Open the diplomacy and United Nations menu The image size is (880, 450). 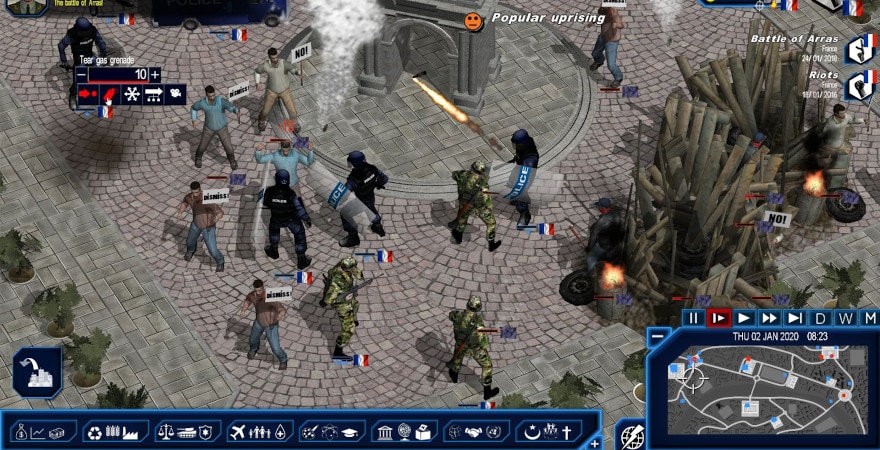point(476,432)
